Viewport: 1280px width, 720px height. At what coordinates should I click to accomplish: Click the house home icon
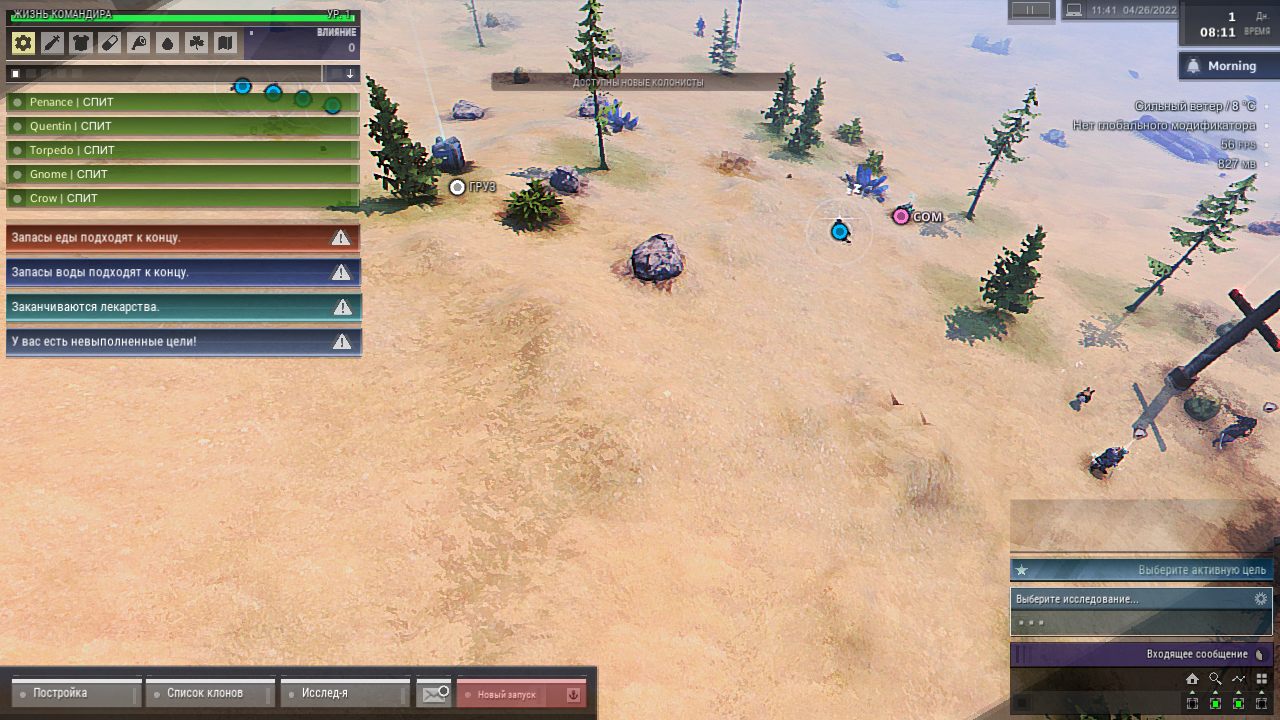click(1192, 679)
